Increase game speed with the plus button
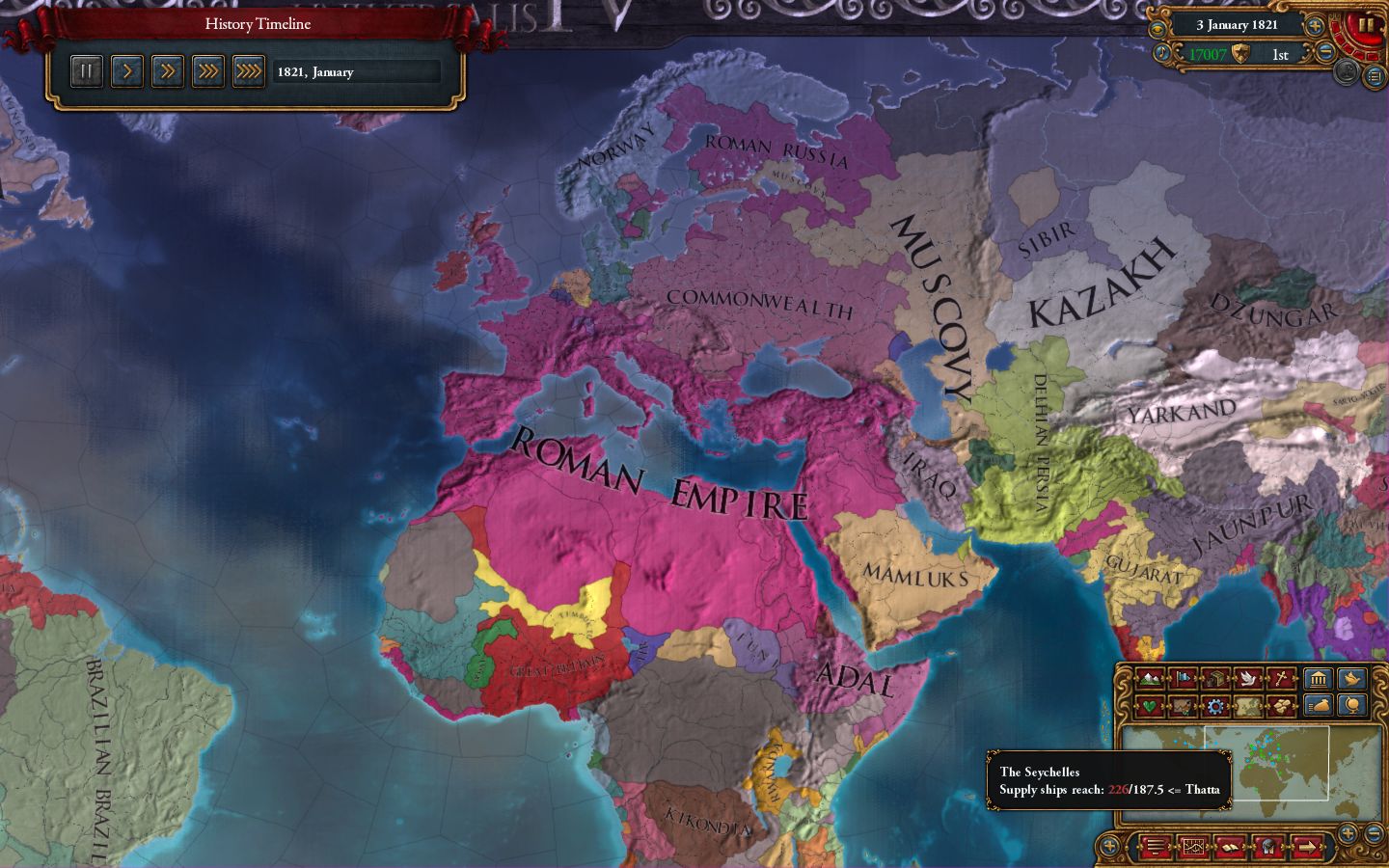This screenshot has height=868, width=1389. coord(1314,26)
